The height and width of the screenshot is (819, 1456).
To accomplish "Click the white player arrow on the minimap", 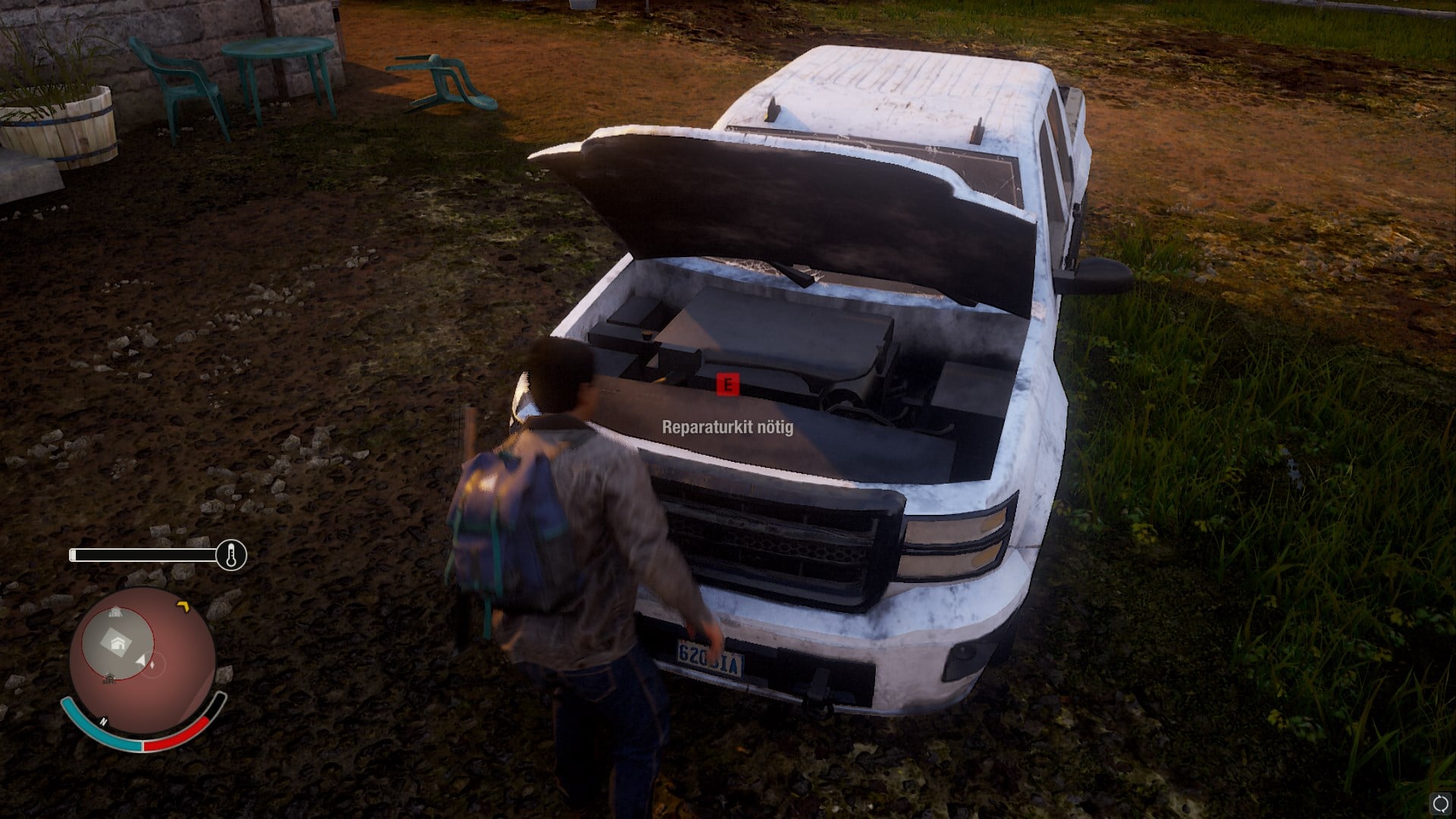I will (x=141, y=663).
